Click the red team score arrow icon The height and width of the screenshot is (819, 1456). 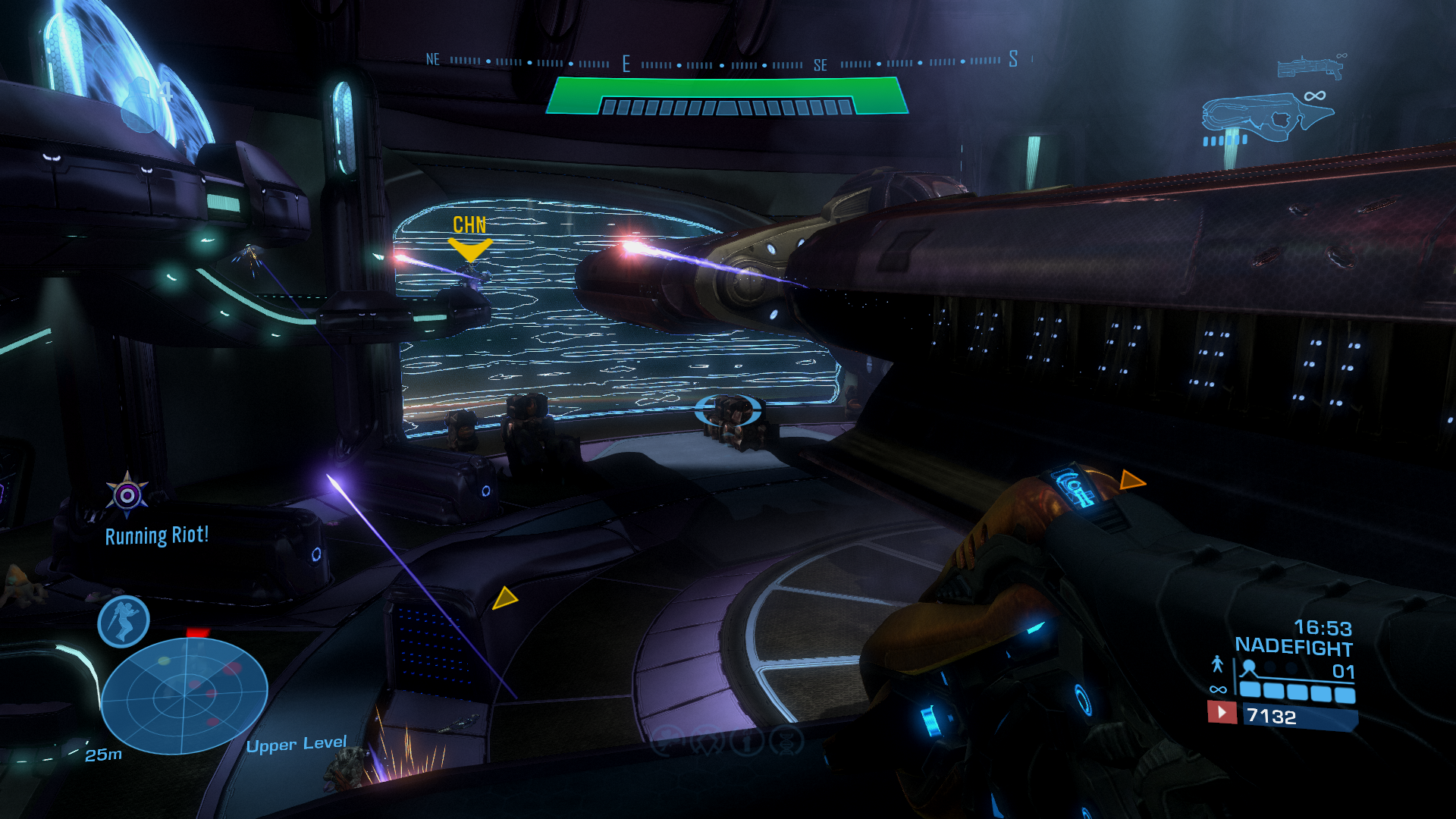[x=1222, y=713]
